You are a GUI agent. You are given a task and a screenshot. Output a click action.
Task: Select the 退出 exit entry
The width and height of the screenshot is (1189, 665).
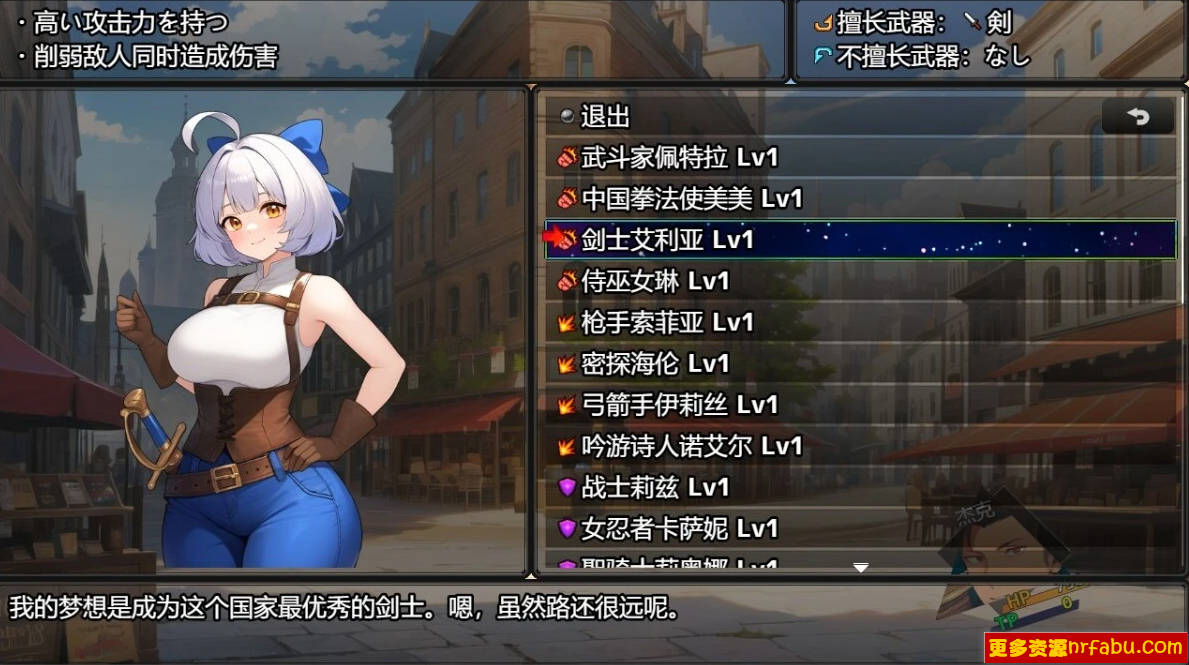tap(605, 117)
